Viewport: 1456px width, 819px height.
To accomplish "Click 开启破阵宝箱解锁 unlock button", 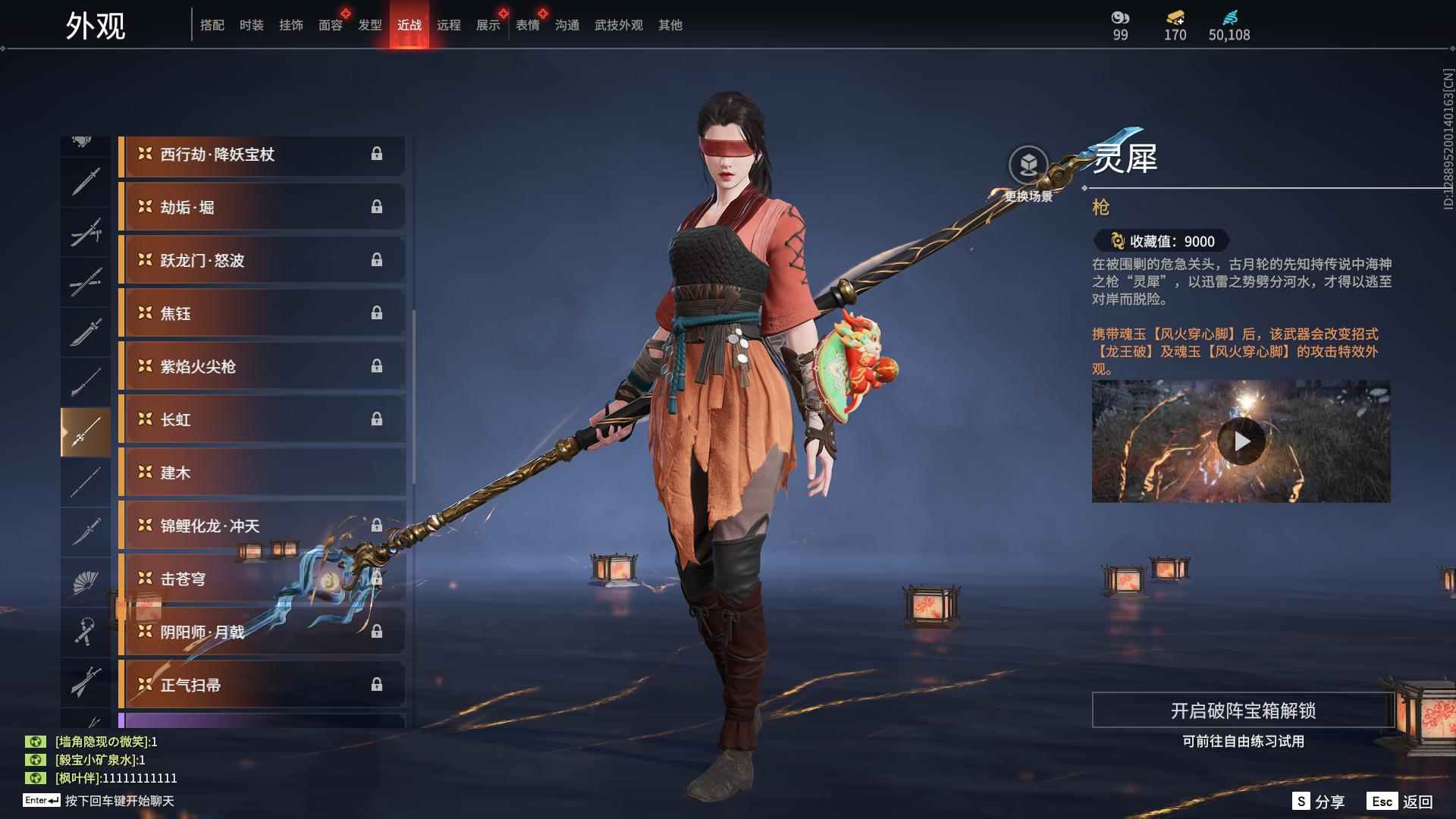I will coord(1242,711).
